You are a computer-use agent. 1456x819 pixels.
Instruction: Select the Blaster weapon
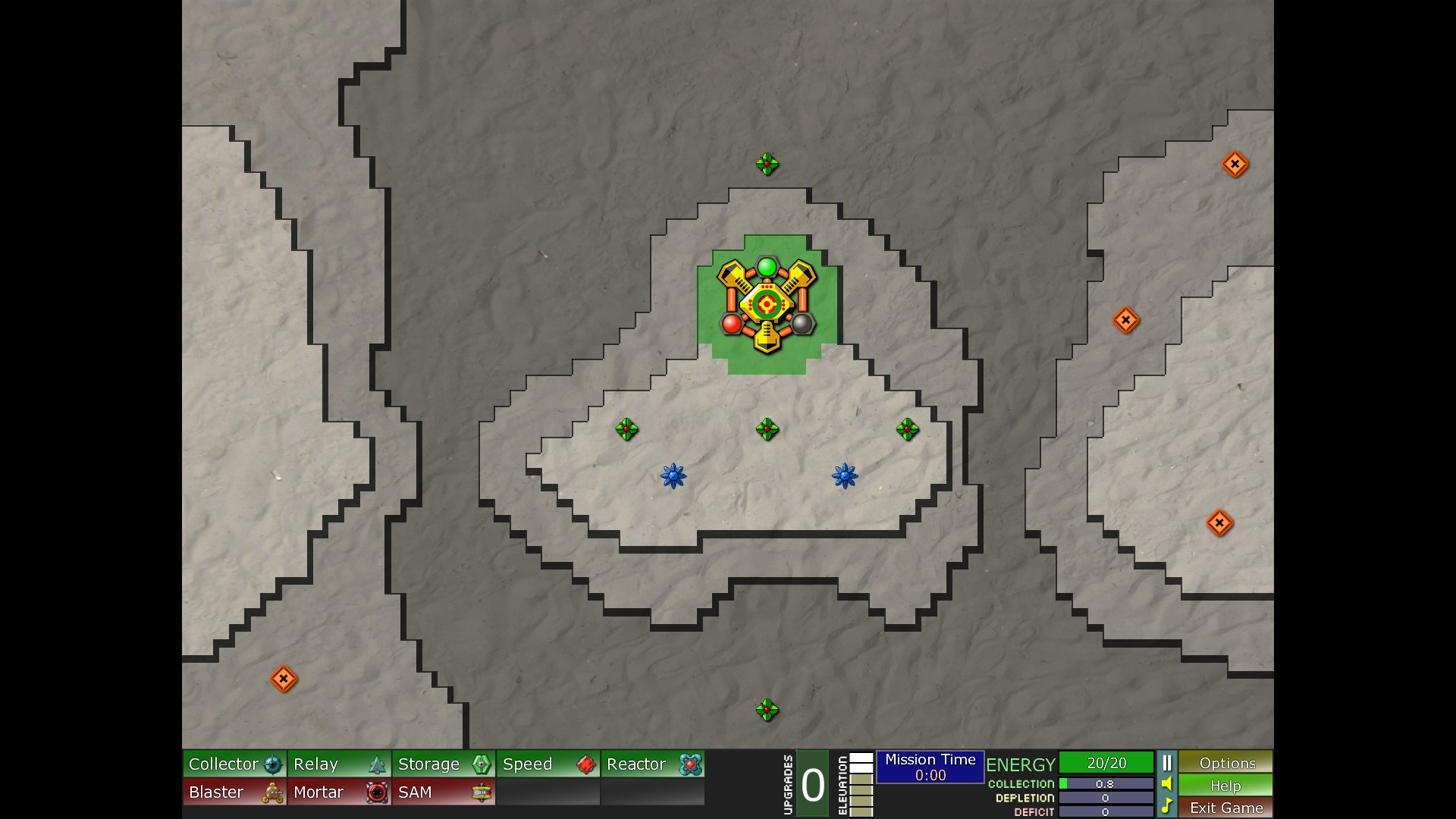pyautogui.click(x=234, y=792)
